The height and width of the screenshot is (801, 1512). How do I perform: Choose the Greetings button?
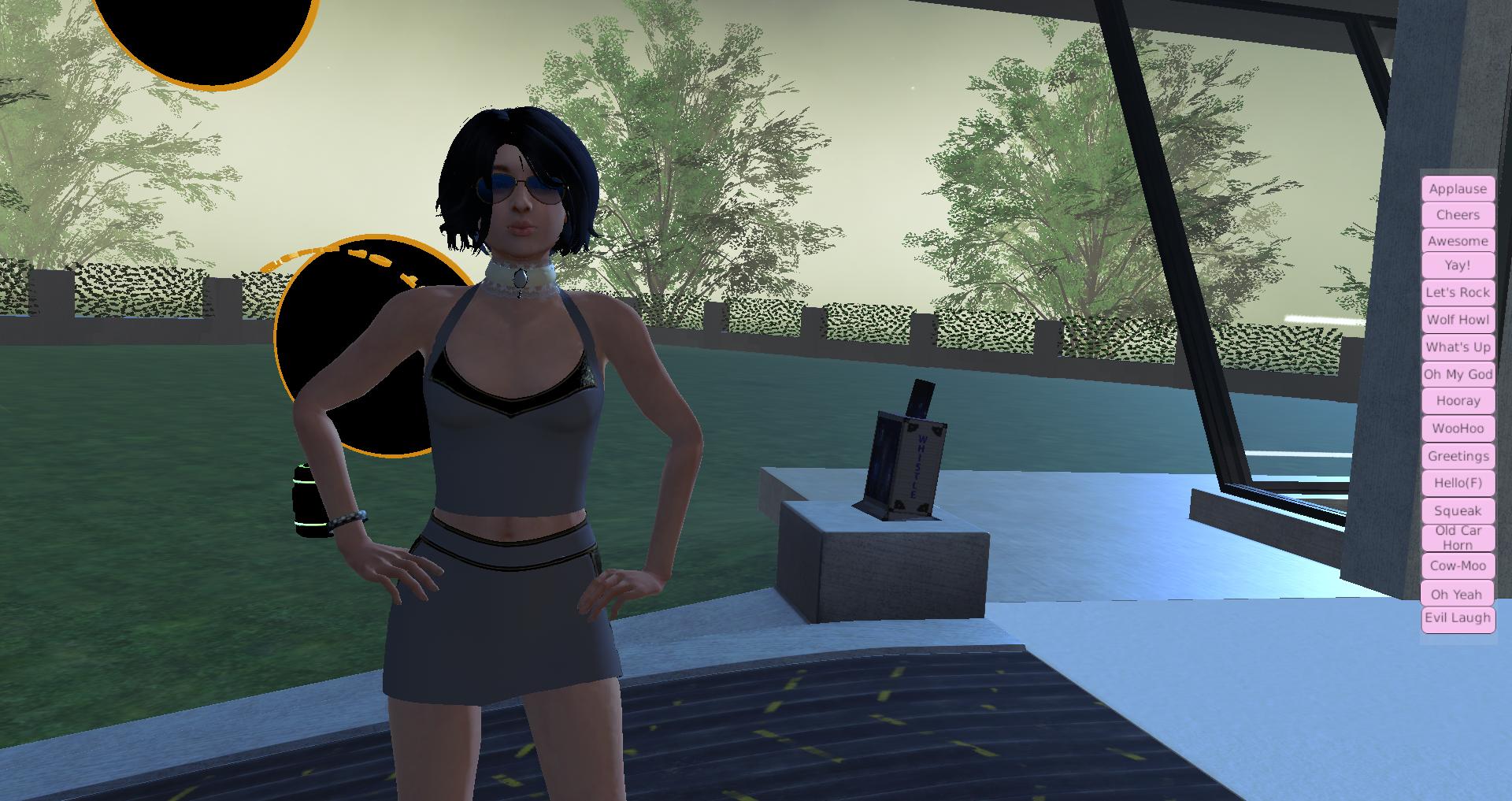[1458, 456]
